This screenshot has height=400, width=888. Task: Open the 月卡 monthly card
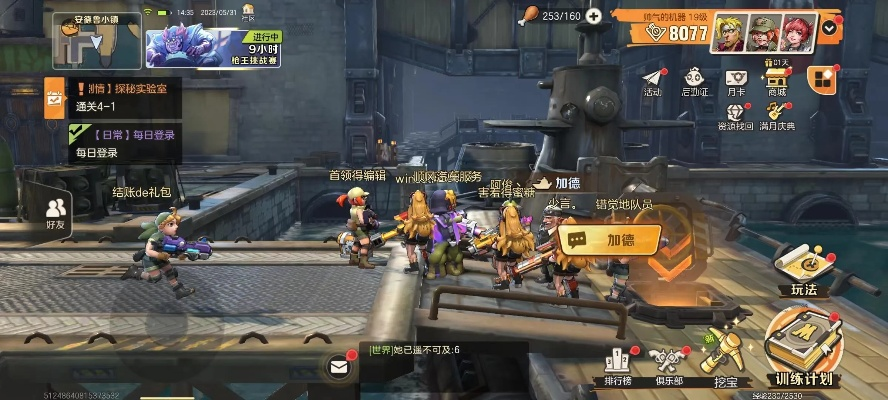point(736,81)
